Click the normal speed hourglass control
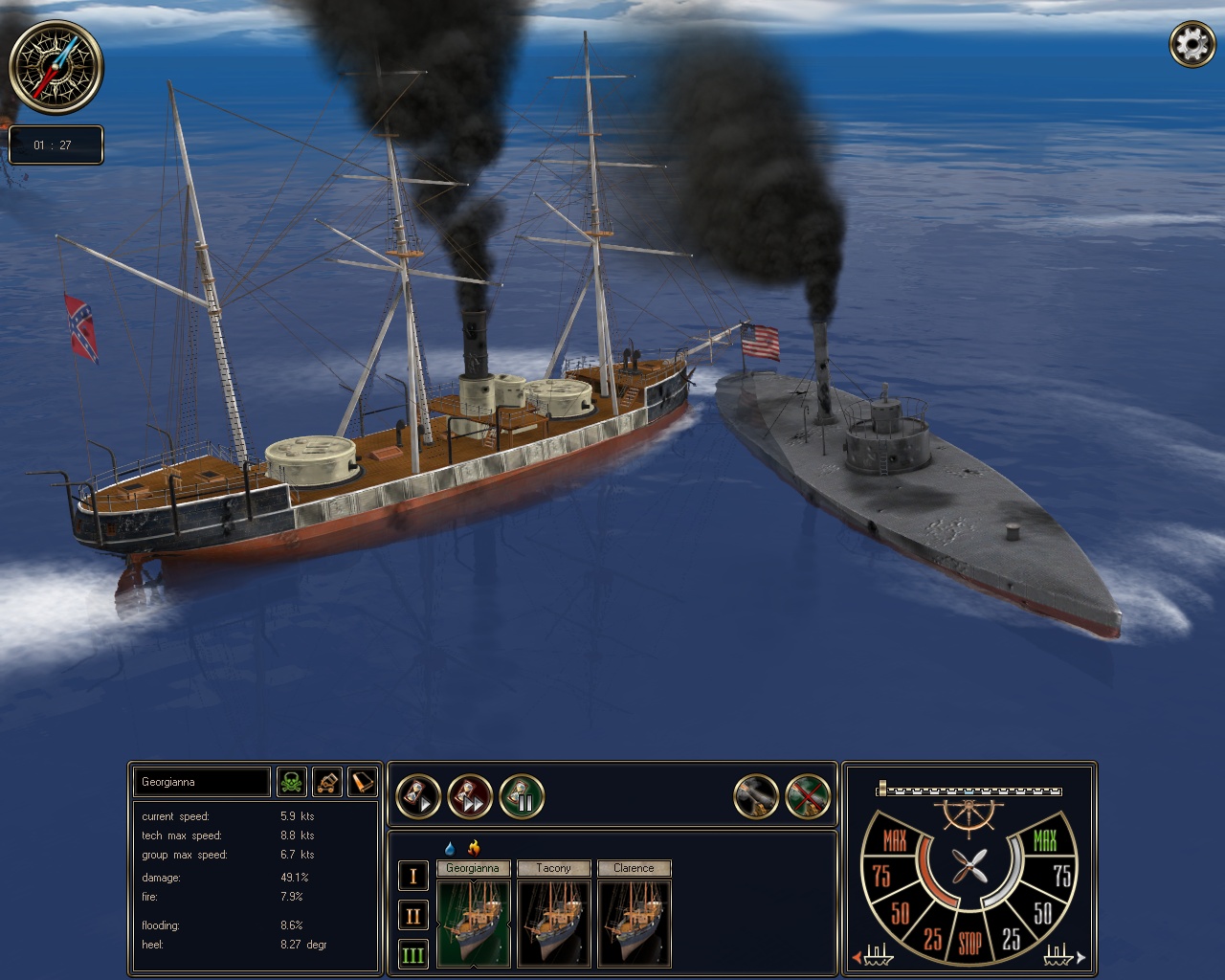This screenshot has width=1225, height=980. coord(415,796)
